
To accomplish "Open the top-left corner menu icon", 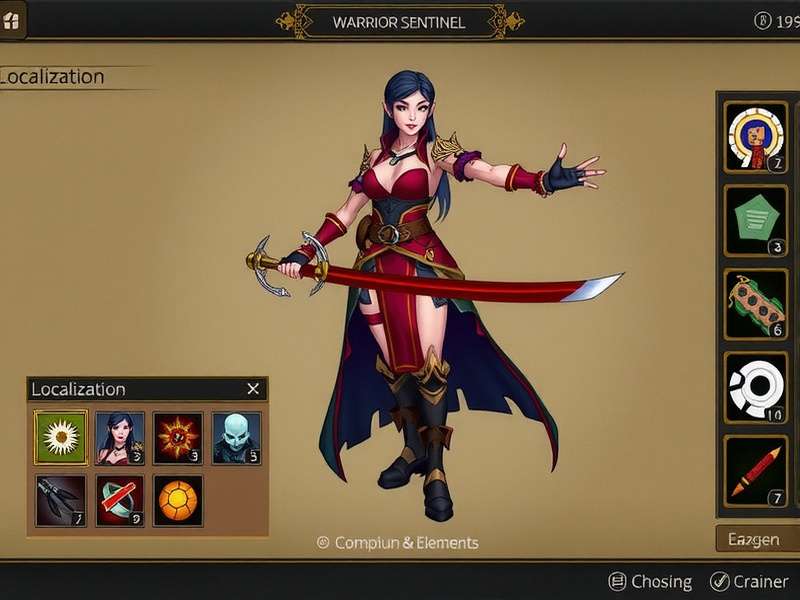I will (13, 21).
